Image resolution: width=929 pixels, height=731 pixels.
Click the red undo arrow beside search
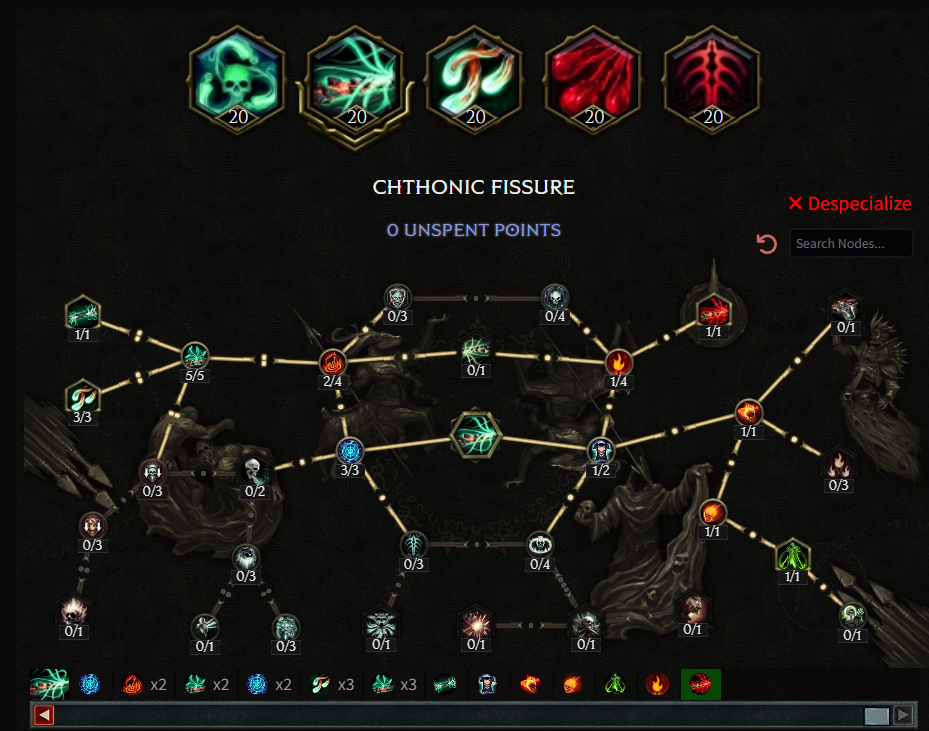767,244
